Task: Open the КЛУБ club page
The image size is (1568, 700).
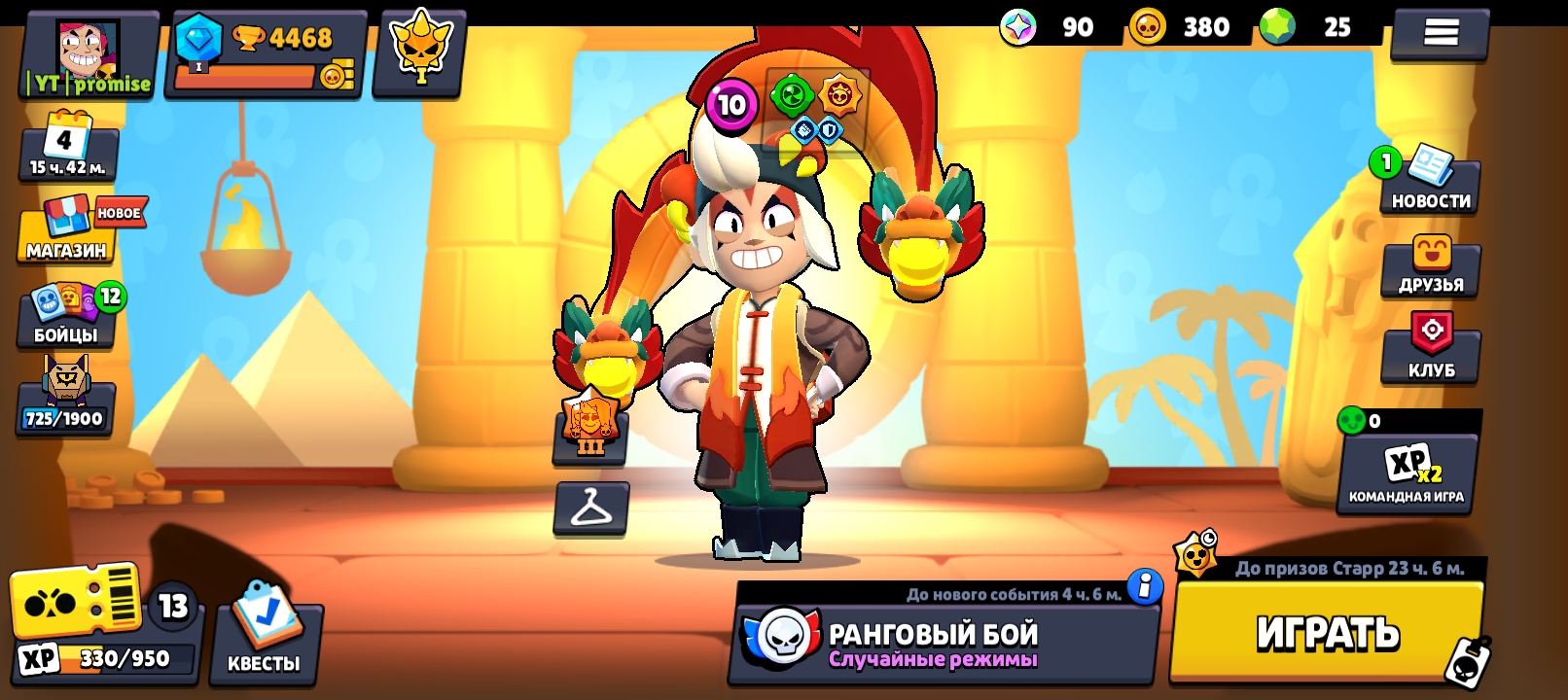Action: [1431, 348]
